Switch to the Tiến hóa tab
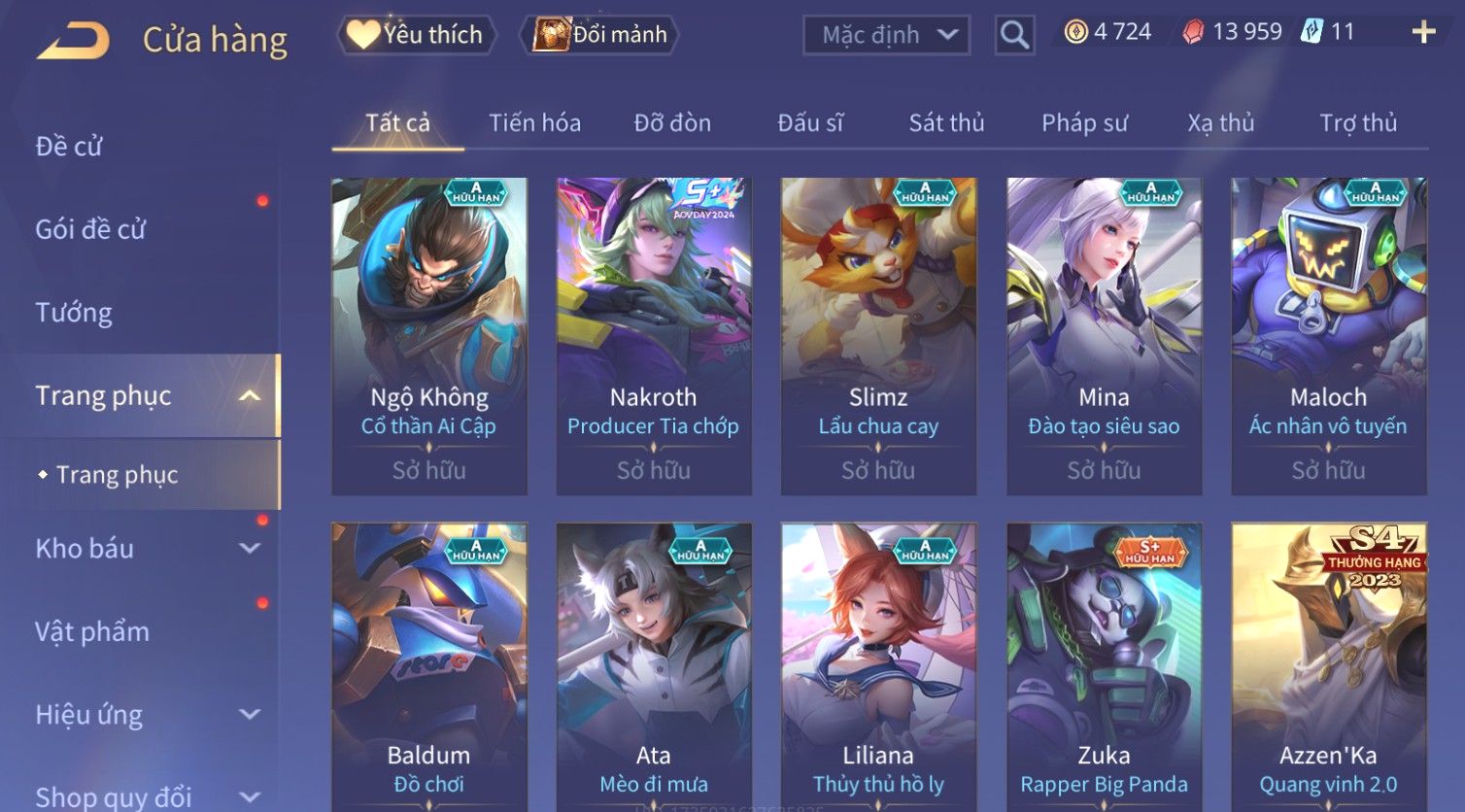 pyautogui.click(x=534, y=123)
